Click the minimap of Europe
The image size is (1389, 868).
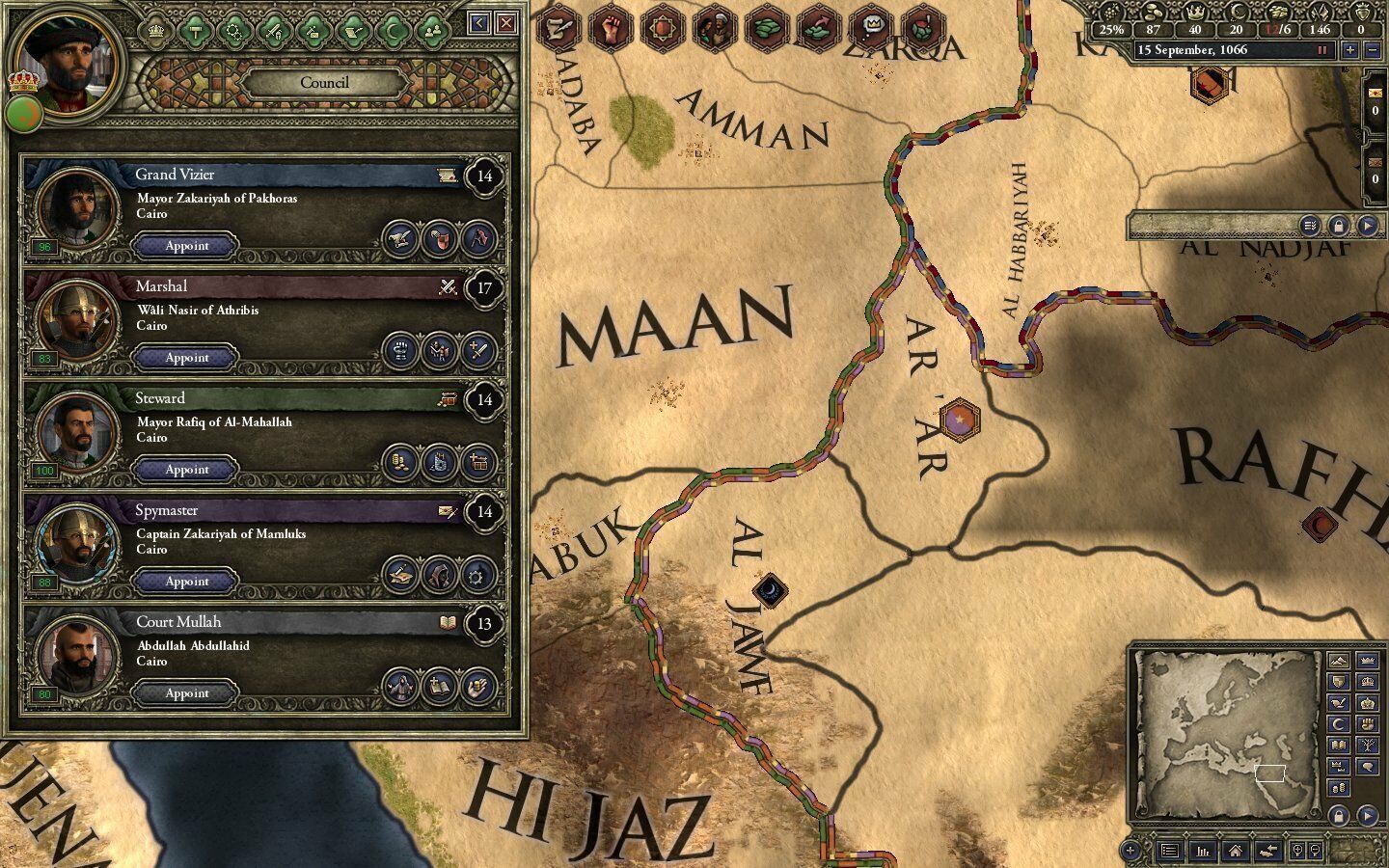pyautogui.click(x=1227, y=730)
